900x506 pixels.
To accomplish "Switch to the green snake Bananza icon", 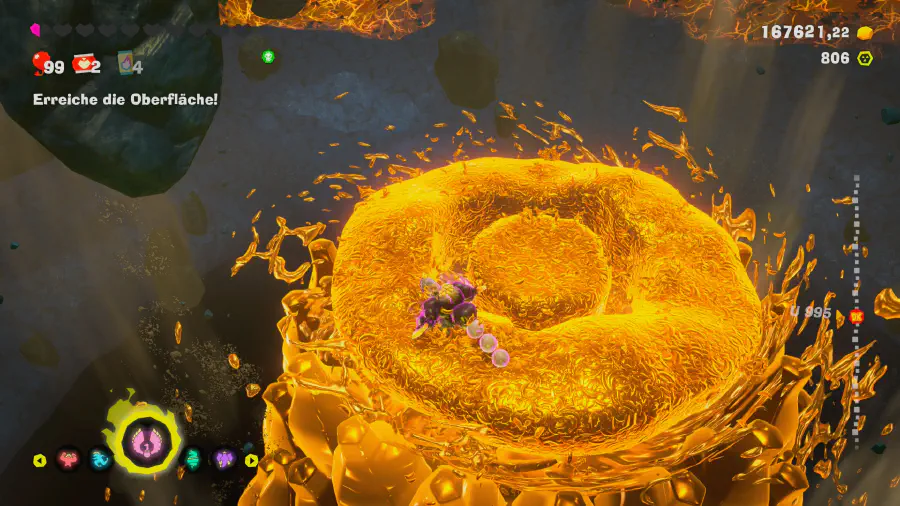I will tap(192, 460).
